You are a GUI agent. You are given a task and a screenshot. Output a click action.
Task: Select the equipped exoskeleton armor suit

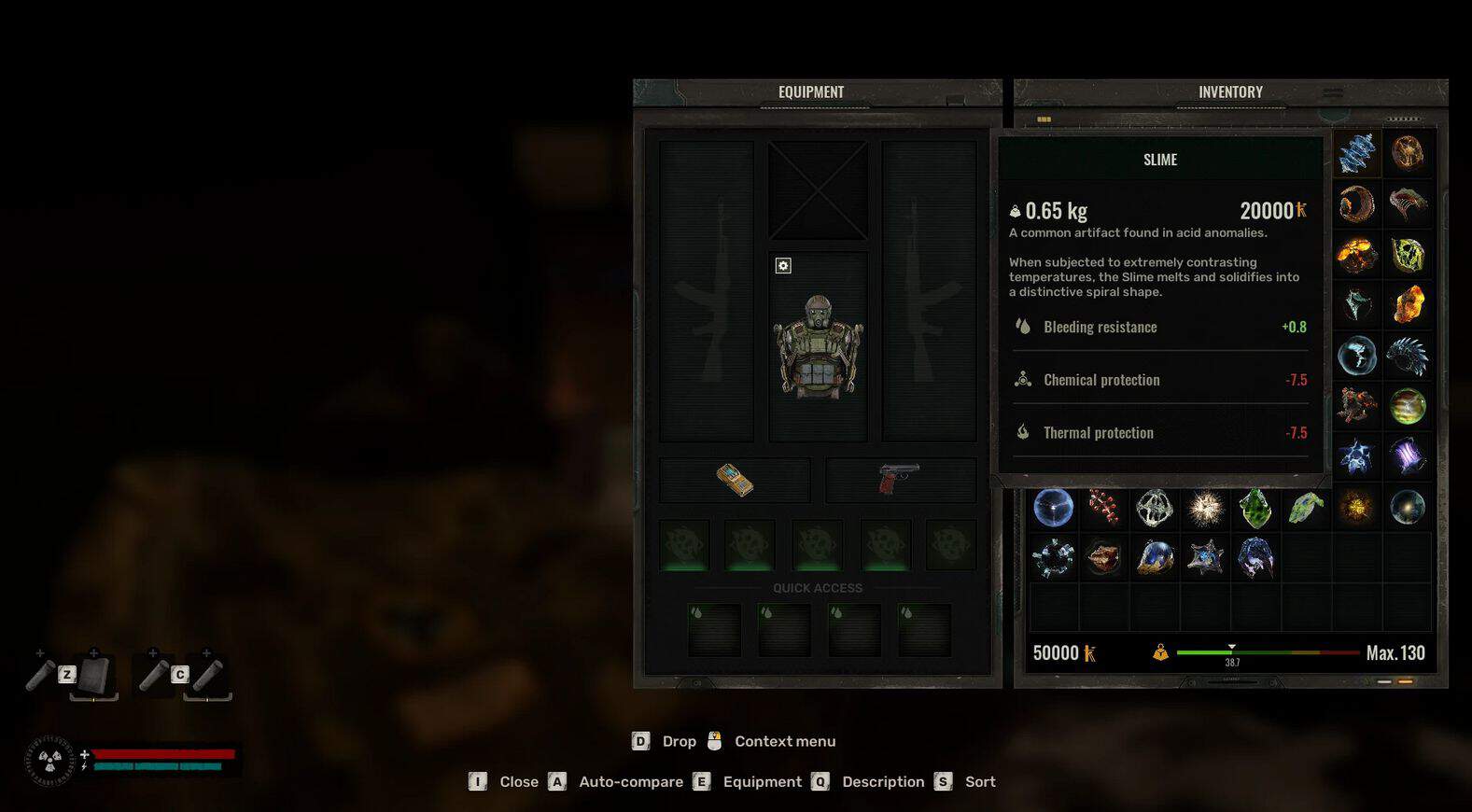pyautogui.click(x=818, y=347)
